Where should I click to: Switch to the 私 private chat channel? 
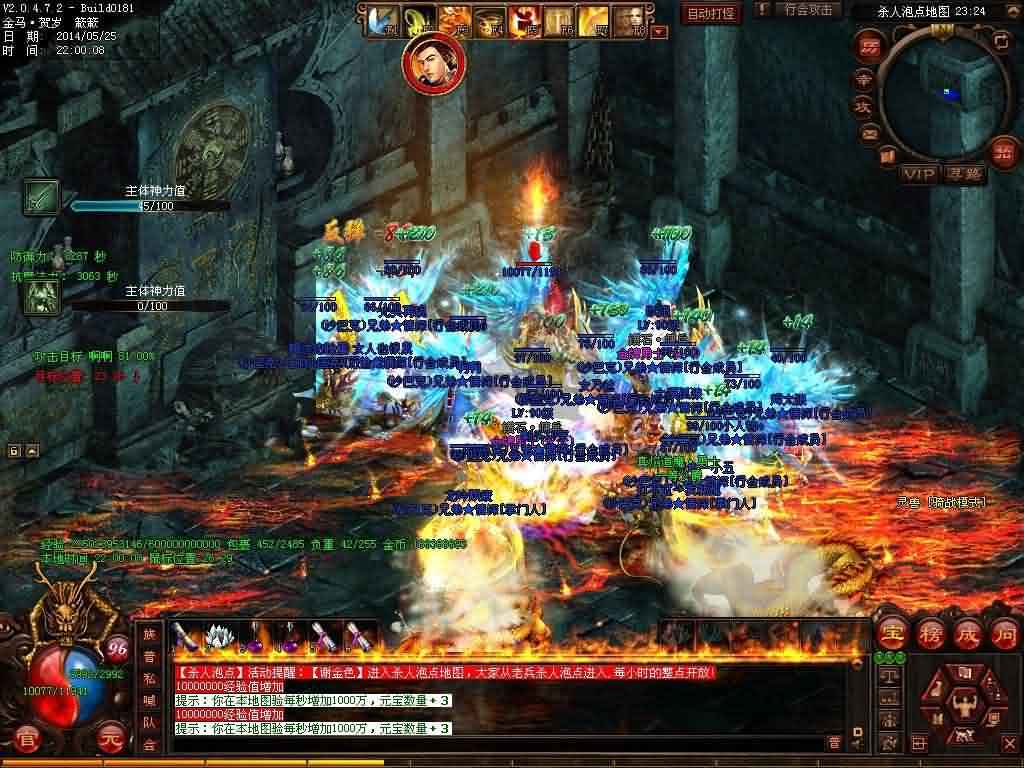149,680
